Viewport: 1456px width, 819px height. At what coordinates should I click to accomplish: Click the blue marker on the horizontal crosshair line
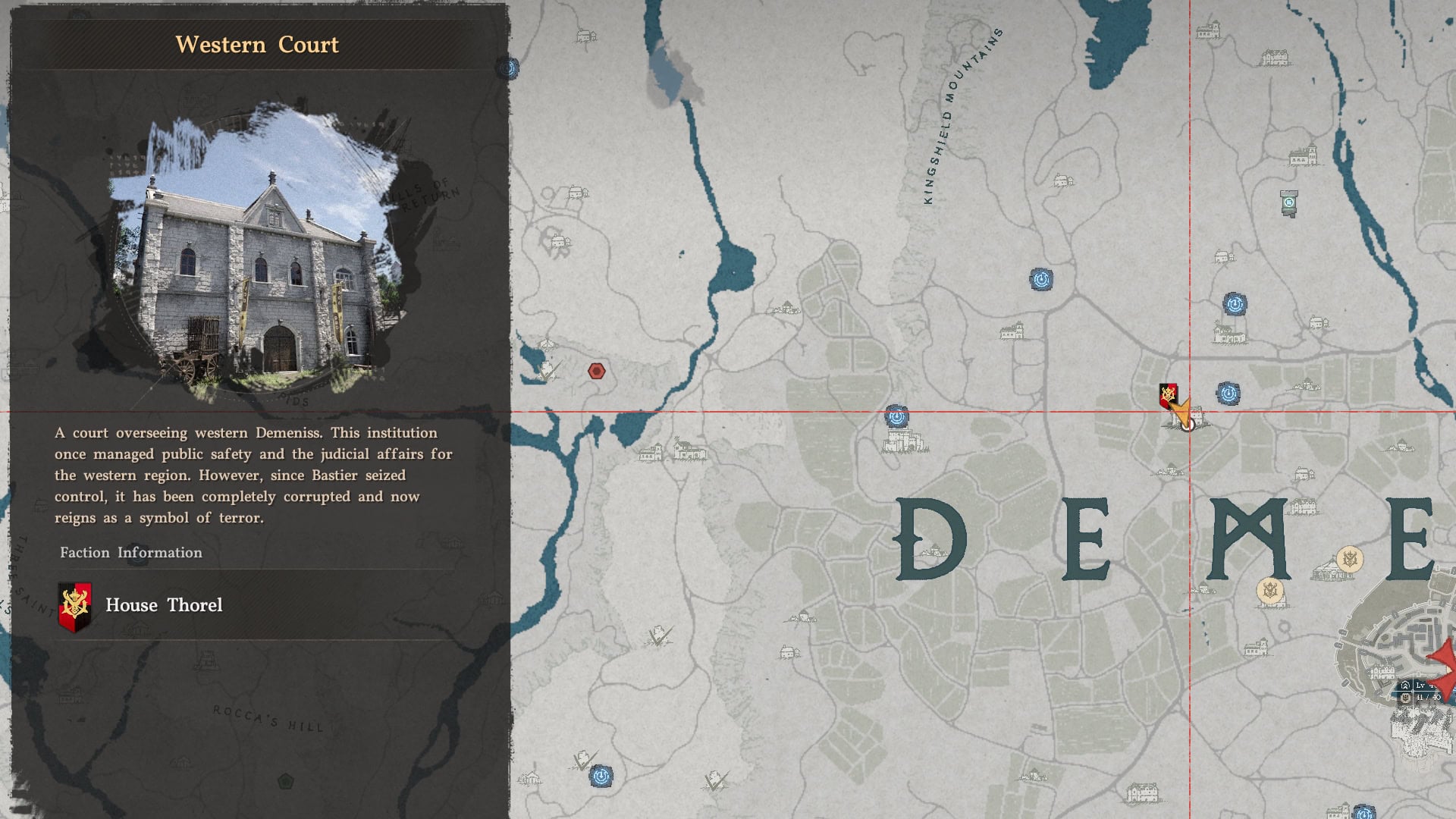896,416
